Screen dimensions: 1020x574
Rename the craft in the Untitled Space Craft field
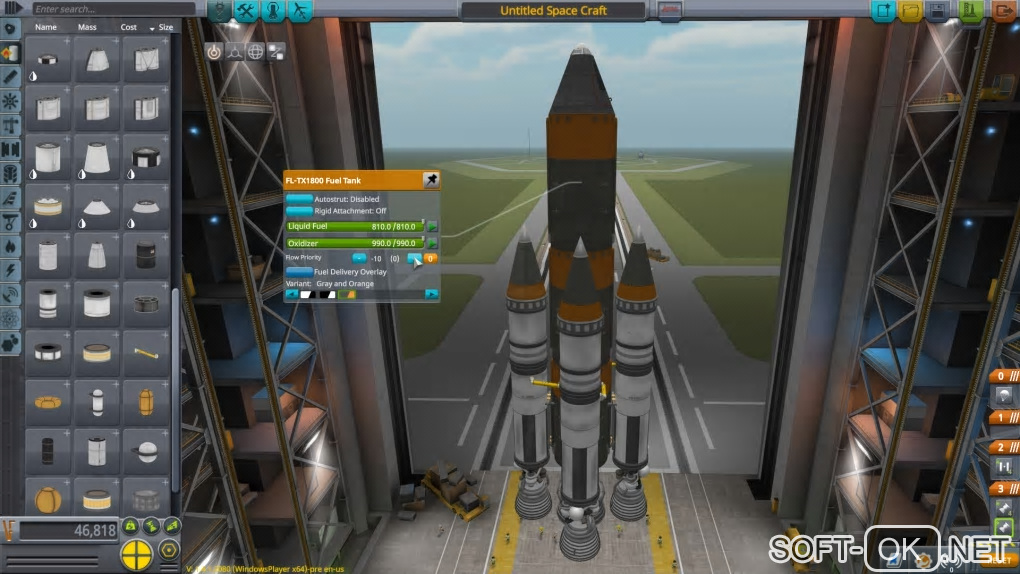pyautogui.click(x=553, y=11)
